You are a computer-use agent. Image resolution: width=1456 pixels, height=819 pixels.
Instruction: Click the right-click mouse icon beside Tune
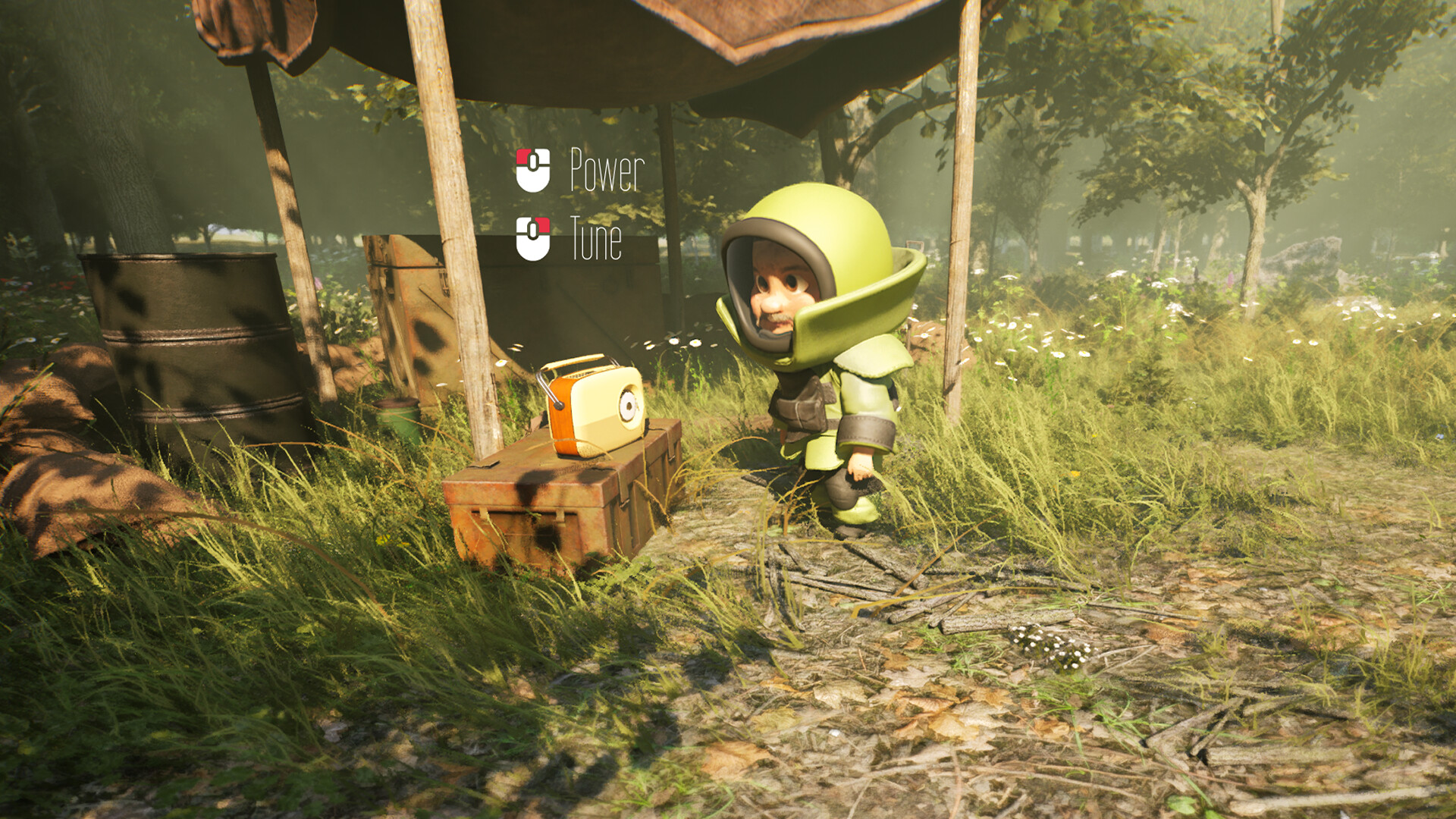pyautogui.click(x=533, y=239)
